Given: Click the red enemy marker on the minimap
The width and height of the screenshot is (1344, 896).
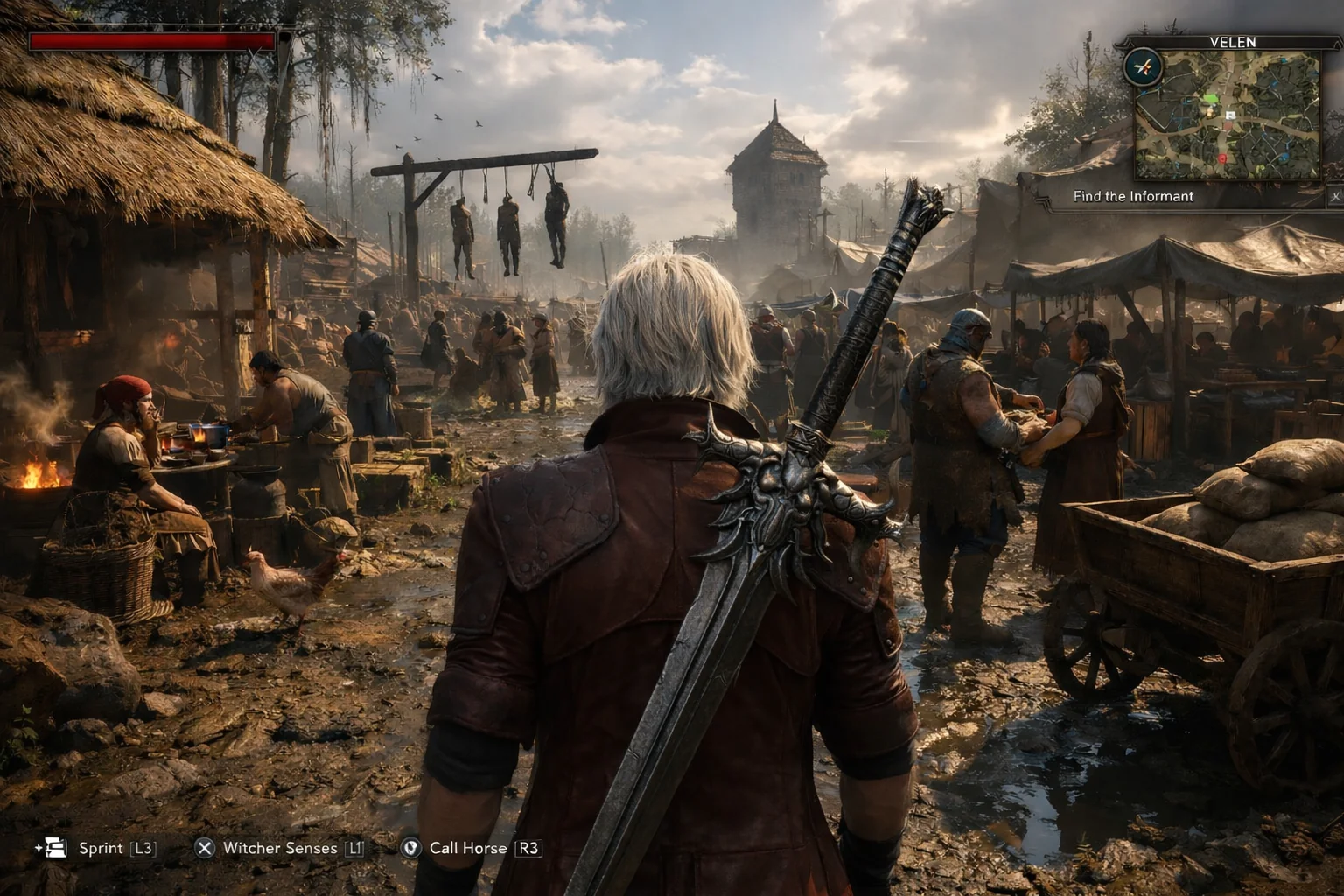Looking at the screenshot, I should pos(1222,158).
